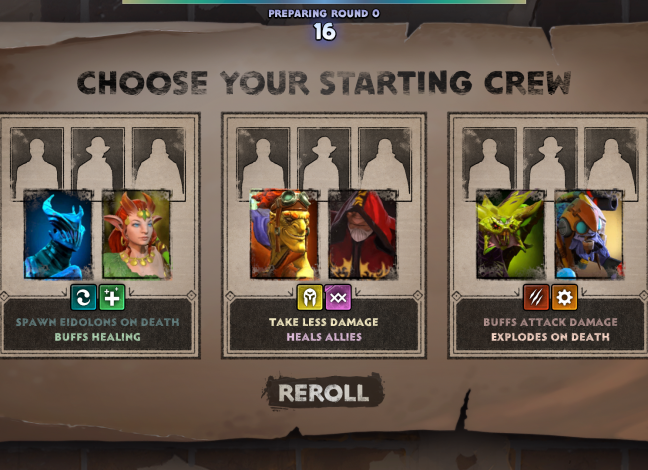Reroll the starting crew options

pos(323,392)
